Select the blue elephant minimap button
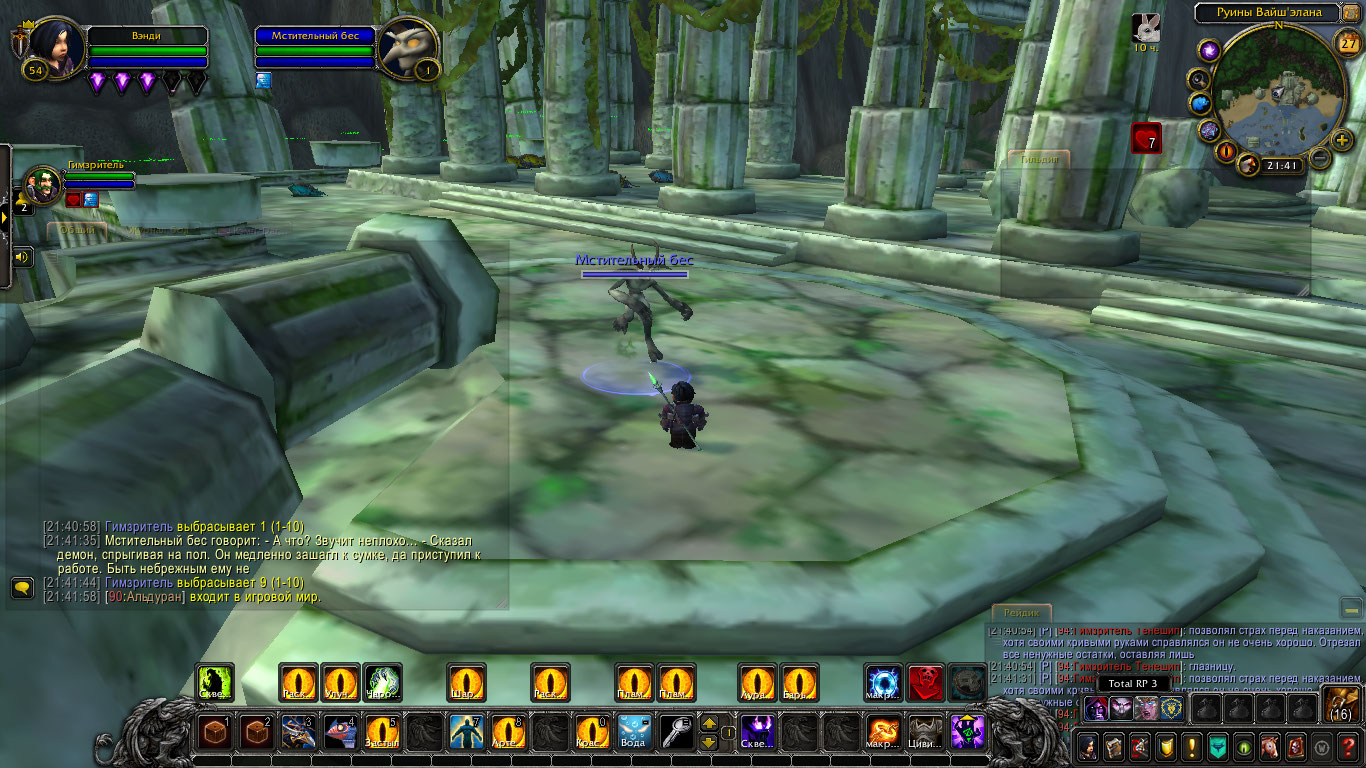This screenshot has height=768, width=1366. pyautogui.click(x=1200, y=103)
